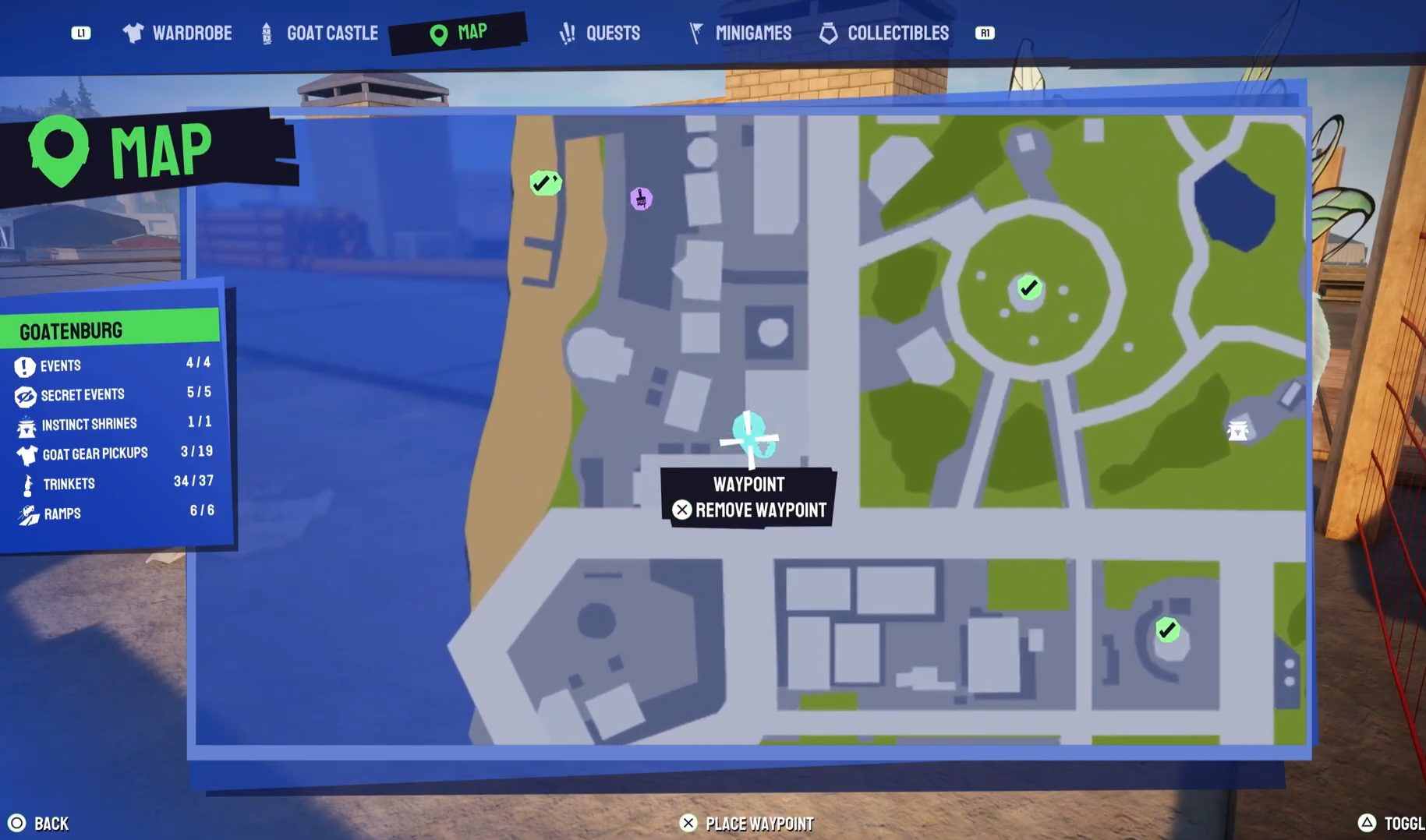Click the waypoint marker on the map
Viewport: 1426px width, 840px height.
750,439
